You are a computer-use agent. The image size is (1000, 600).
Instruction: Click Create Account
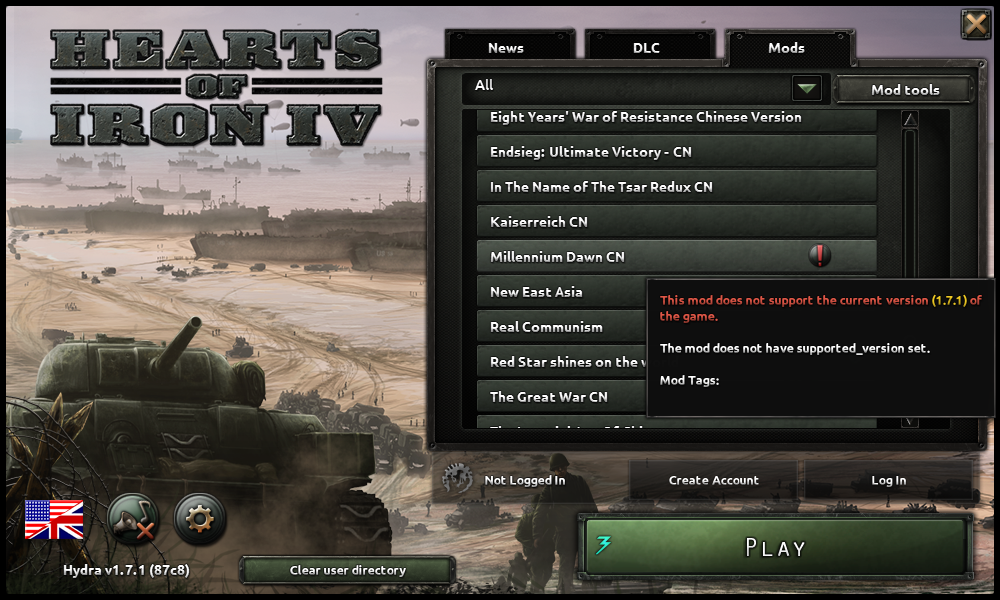(713, 480)
